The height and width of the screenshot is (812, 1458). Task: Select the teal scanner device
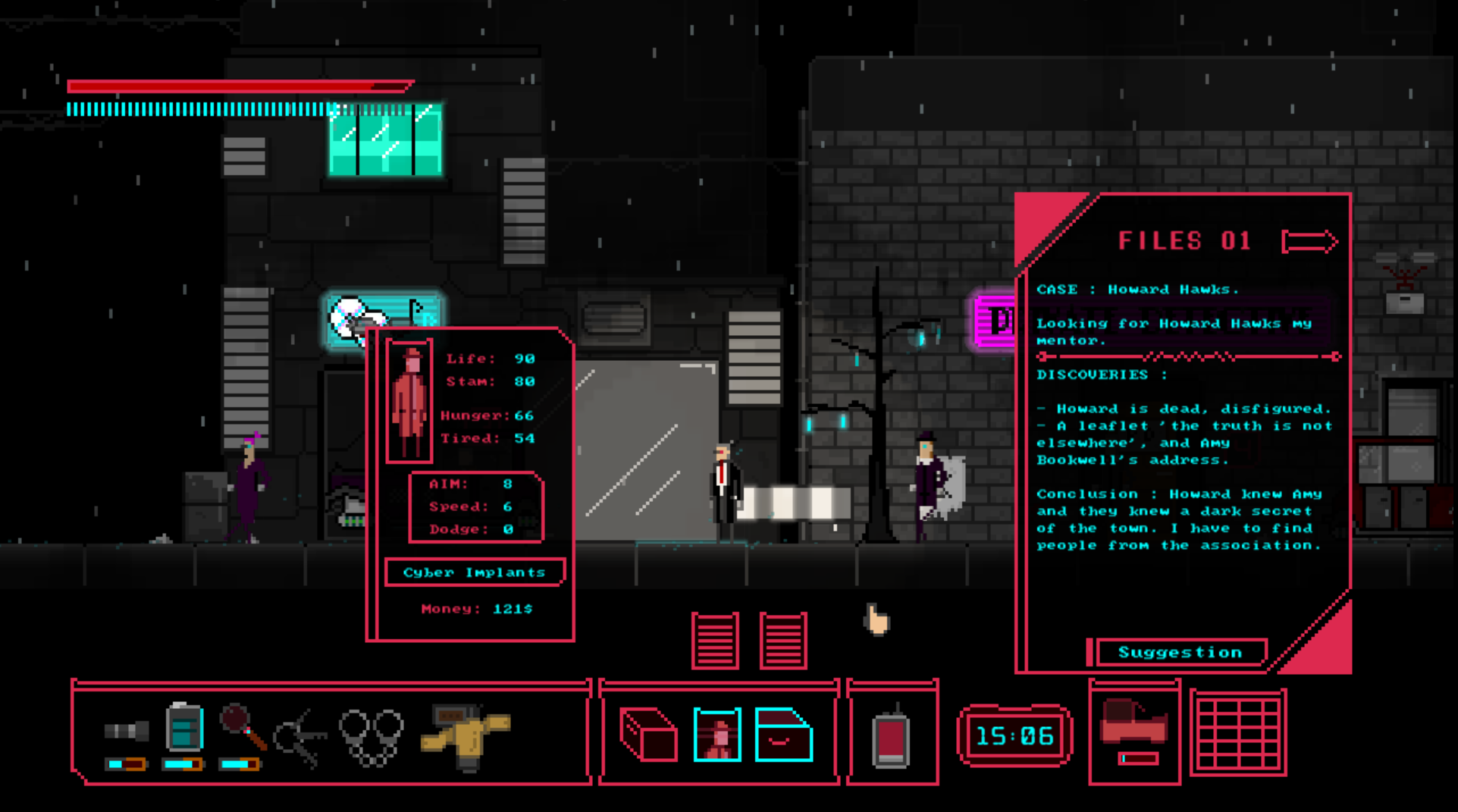[184, 728]
